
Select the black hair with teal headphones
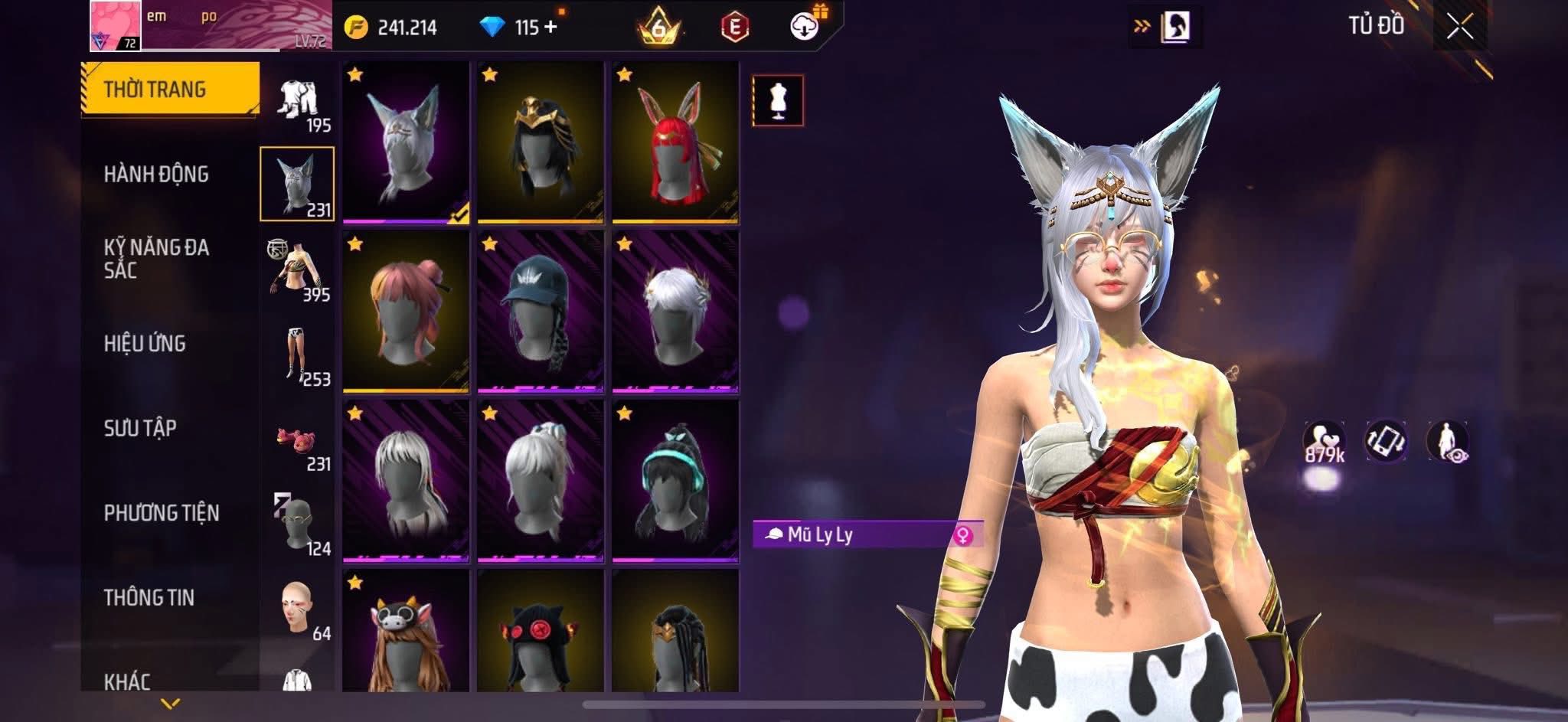(x=675, y=481)
